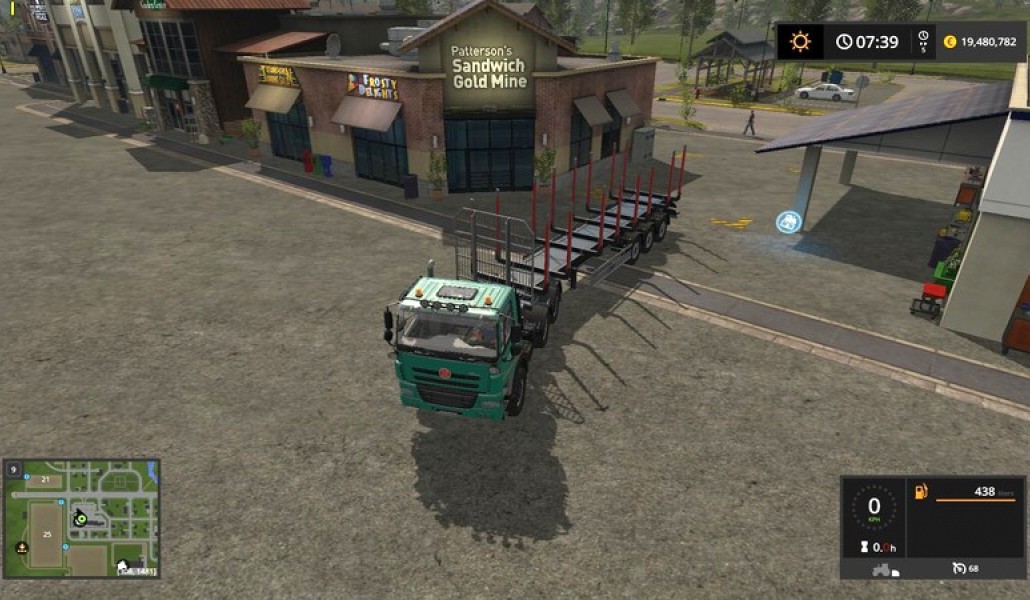Click the sunny weather icon
This screenshot has height=600, width=1030.
(x=800, y=41)
